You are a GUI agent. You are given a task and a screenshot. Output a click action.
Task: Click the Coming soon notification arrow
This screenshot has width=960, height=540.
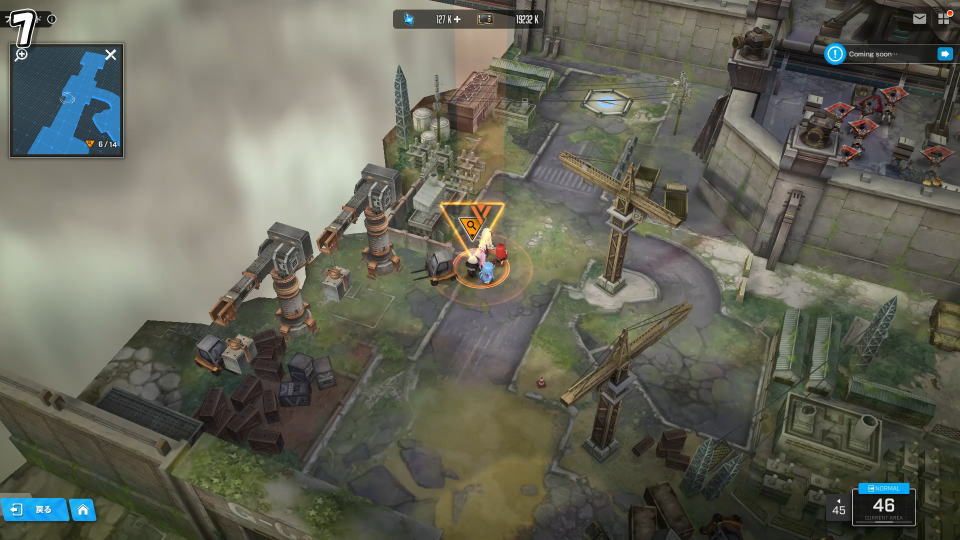(x=944, y=54)
